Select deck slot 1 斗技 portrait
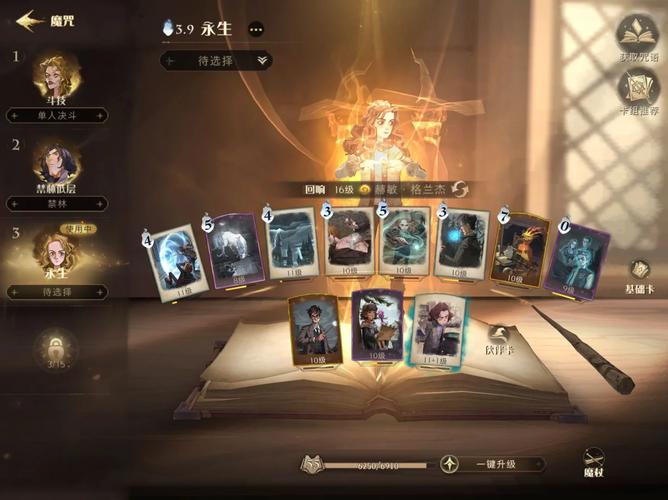Viewport: 668px width, 500px height. coord(59,73)
